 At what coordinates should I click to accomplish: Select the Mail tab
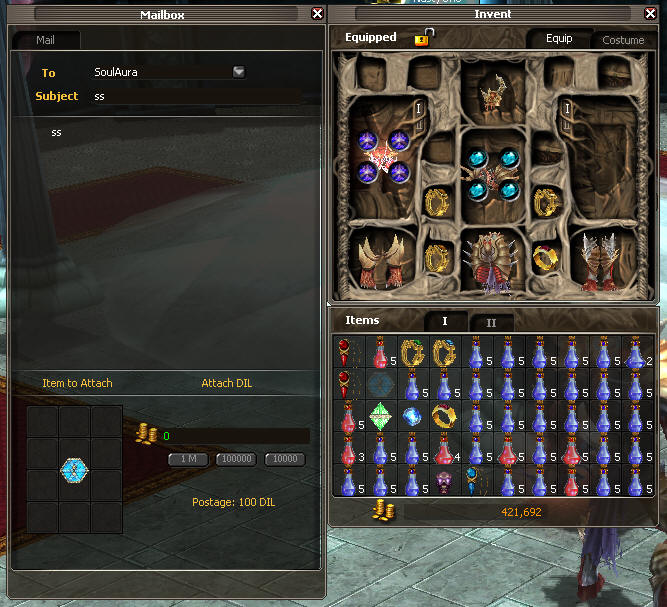46,40
